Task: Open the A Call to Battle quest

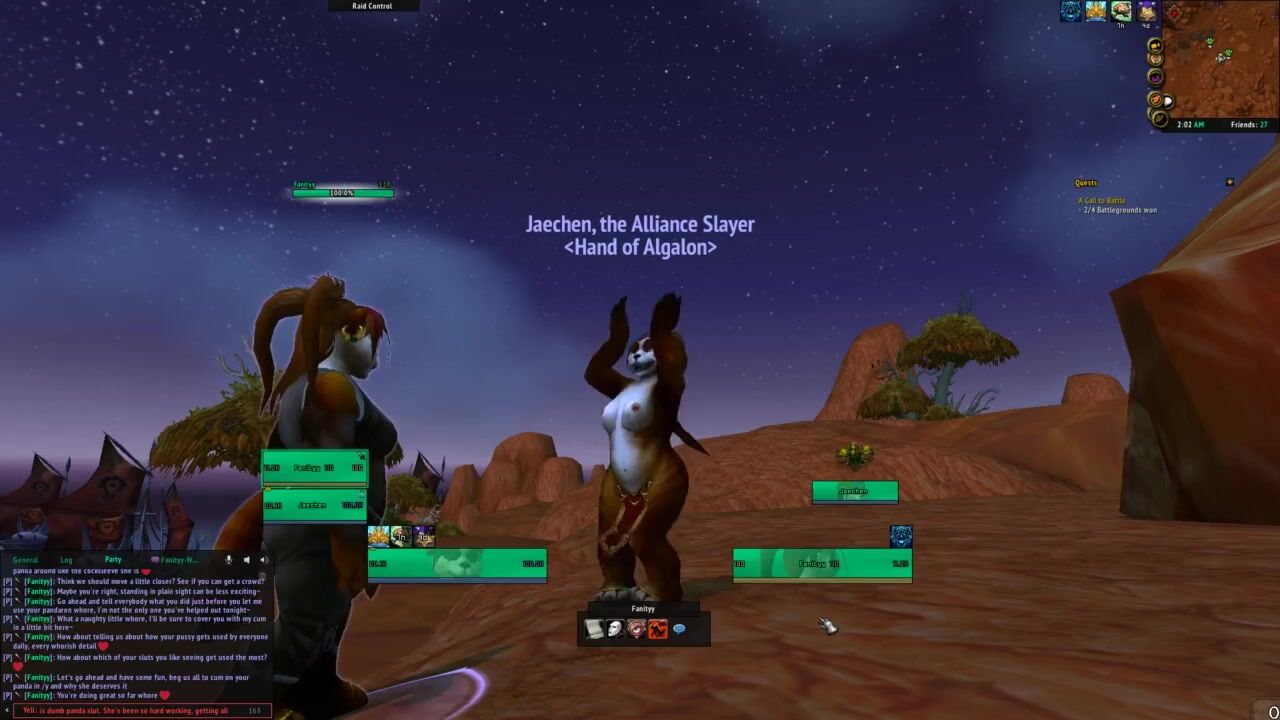Action: tap(1101, 201)
